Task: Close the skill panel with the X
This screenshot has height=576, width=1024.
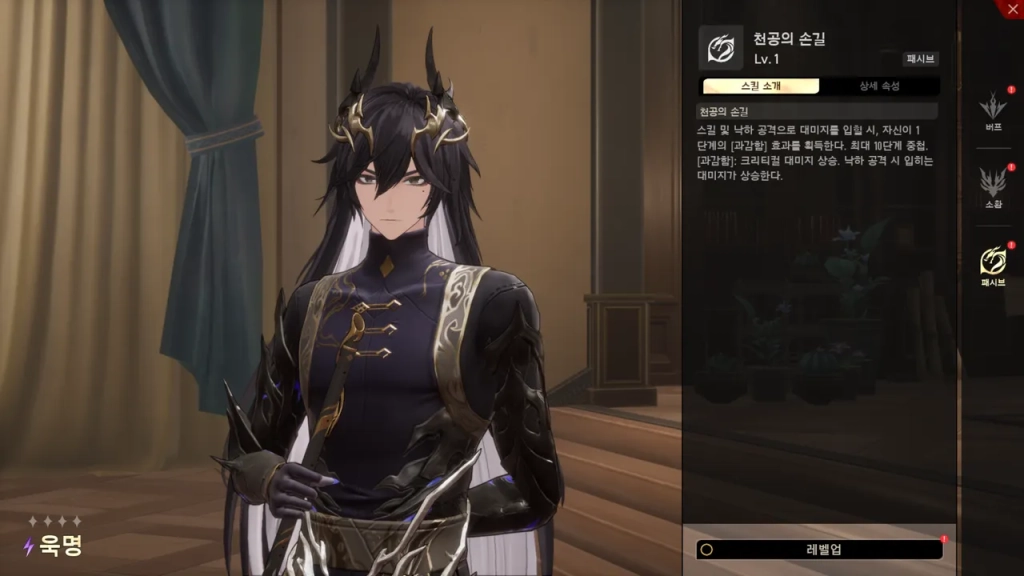Action: pos(1011,8)
